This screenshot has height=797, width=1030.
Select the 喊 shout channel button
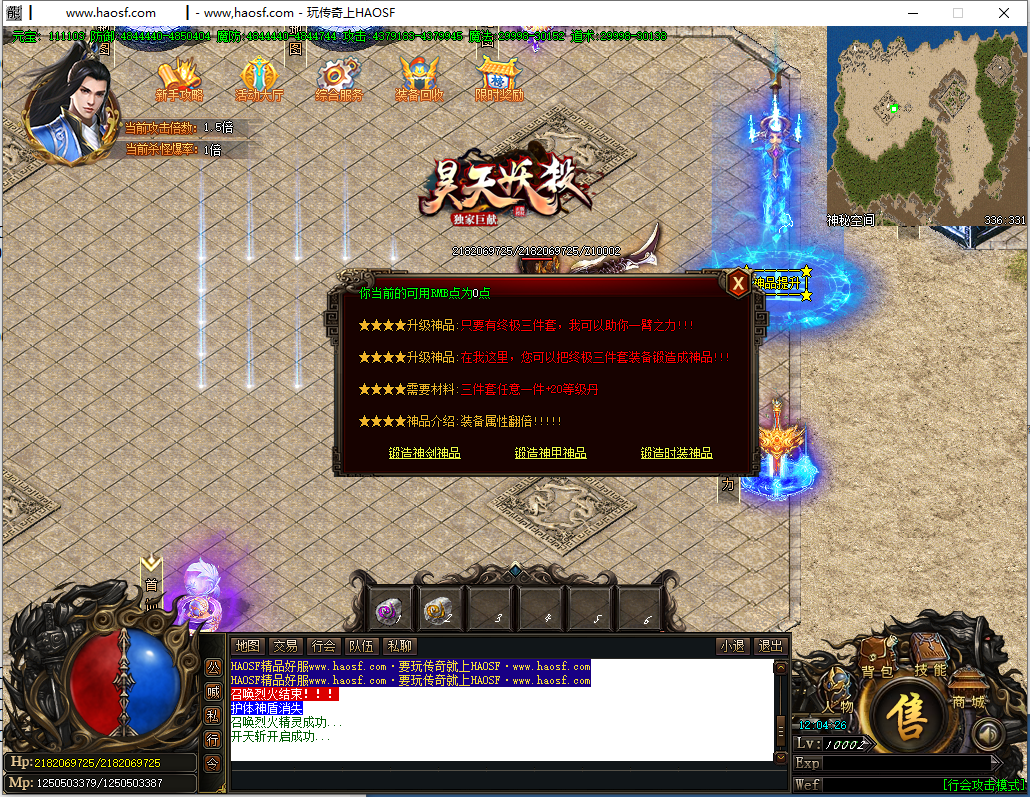213,691
